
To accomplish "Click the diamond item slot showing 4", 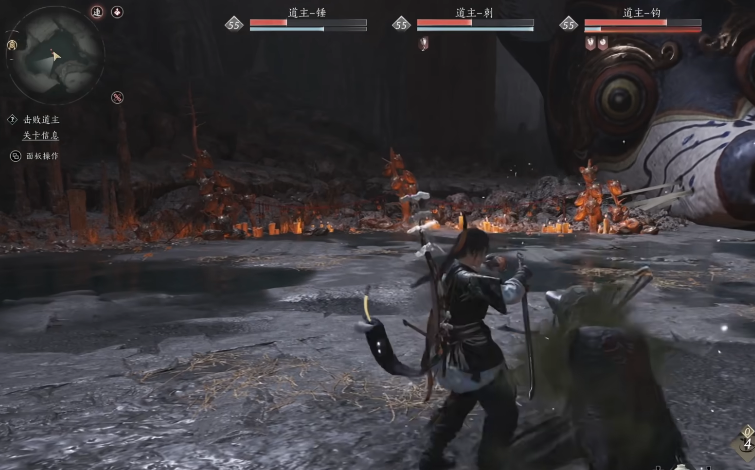I will 746,441.
